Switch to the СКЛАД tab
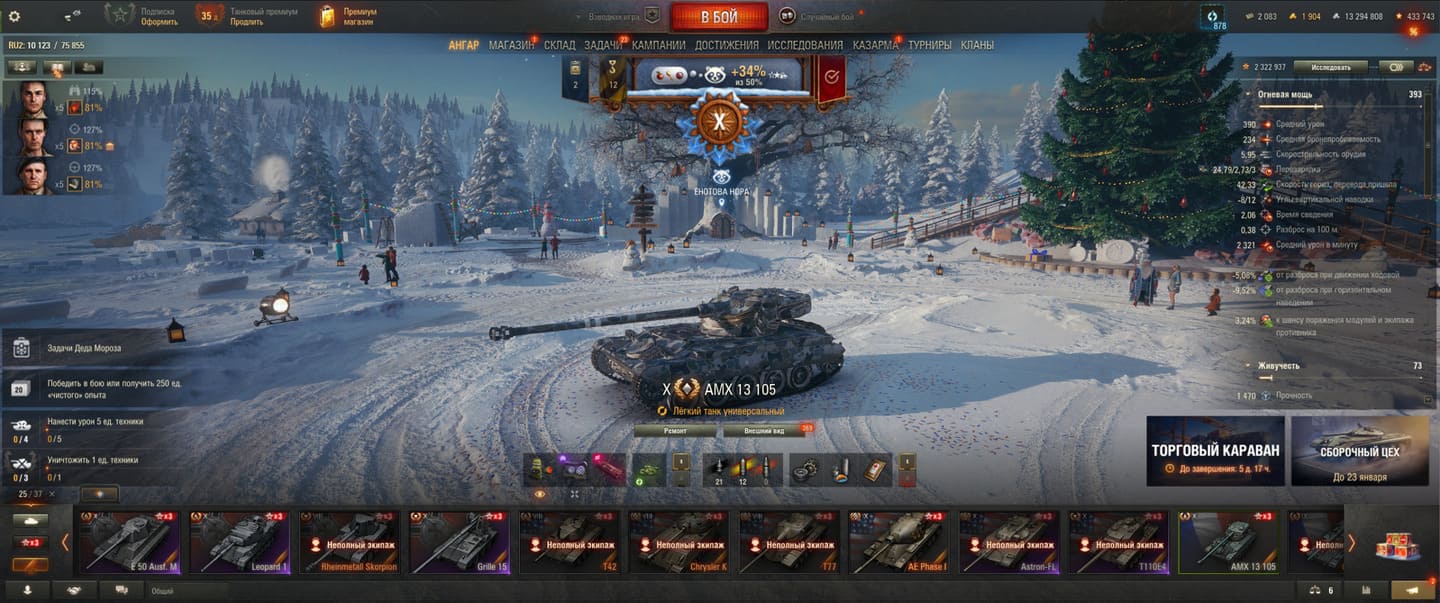This screenshot has height=603, width=1440. pyautogui.click(x=560, y=45)
